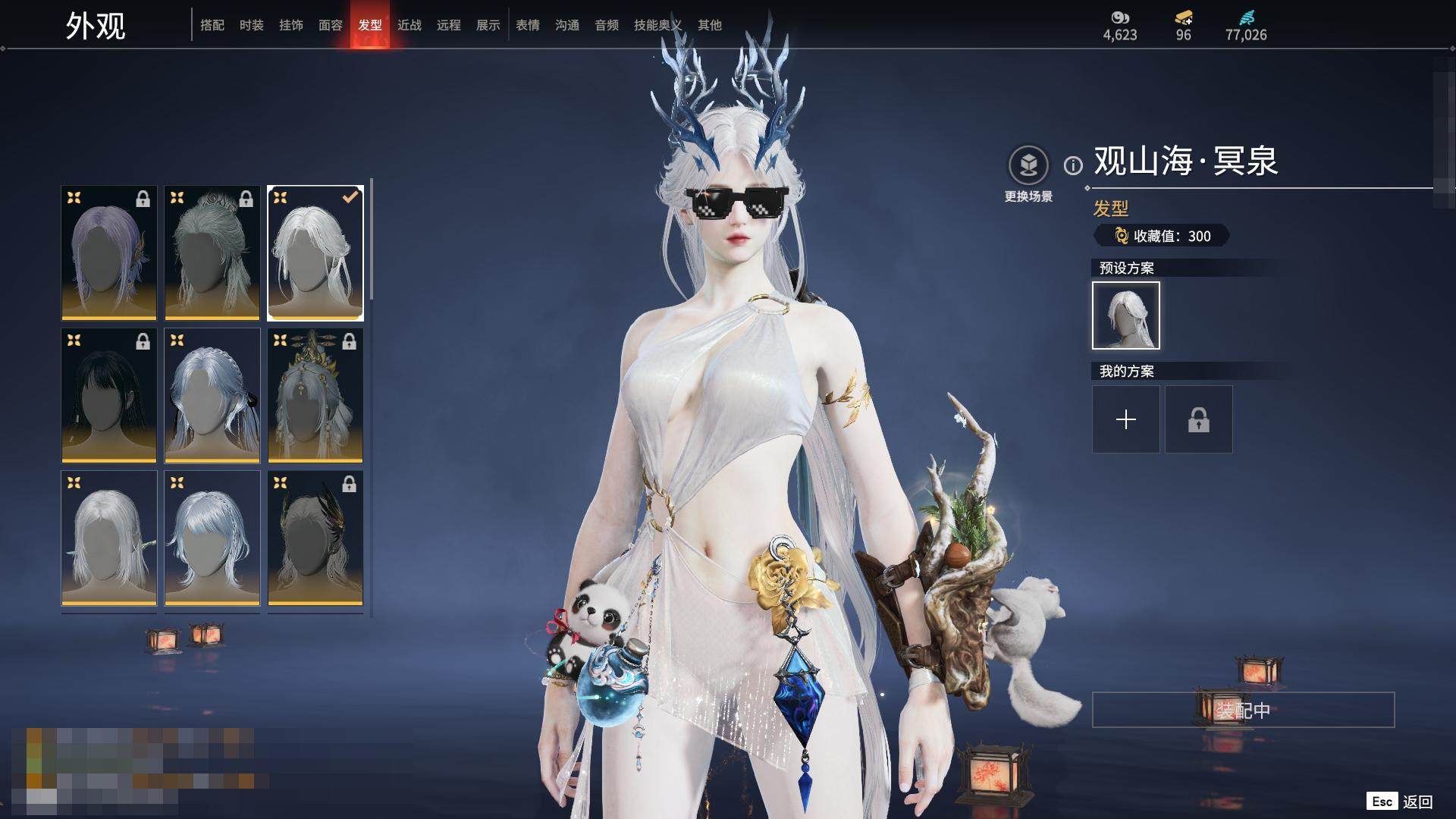This screenshot has width=1456, height=819.
Task: Open the info icon beside 观山海·冥泉
Action: (1073, 165)
